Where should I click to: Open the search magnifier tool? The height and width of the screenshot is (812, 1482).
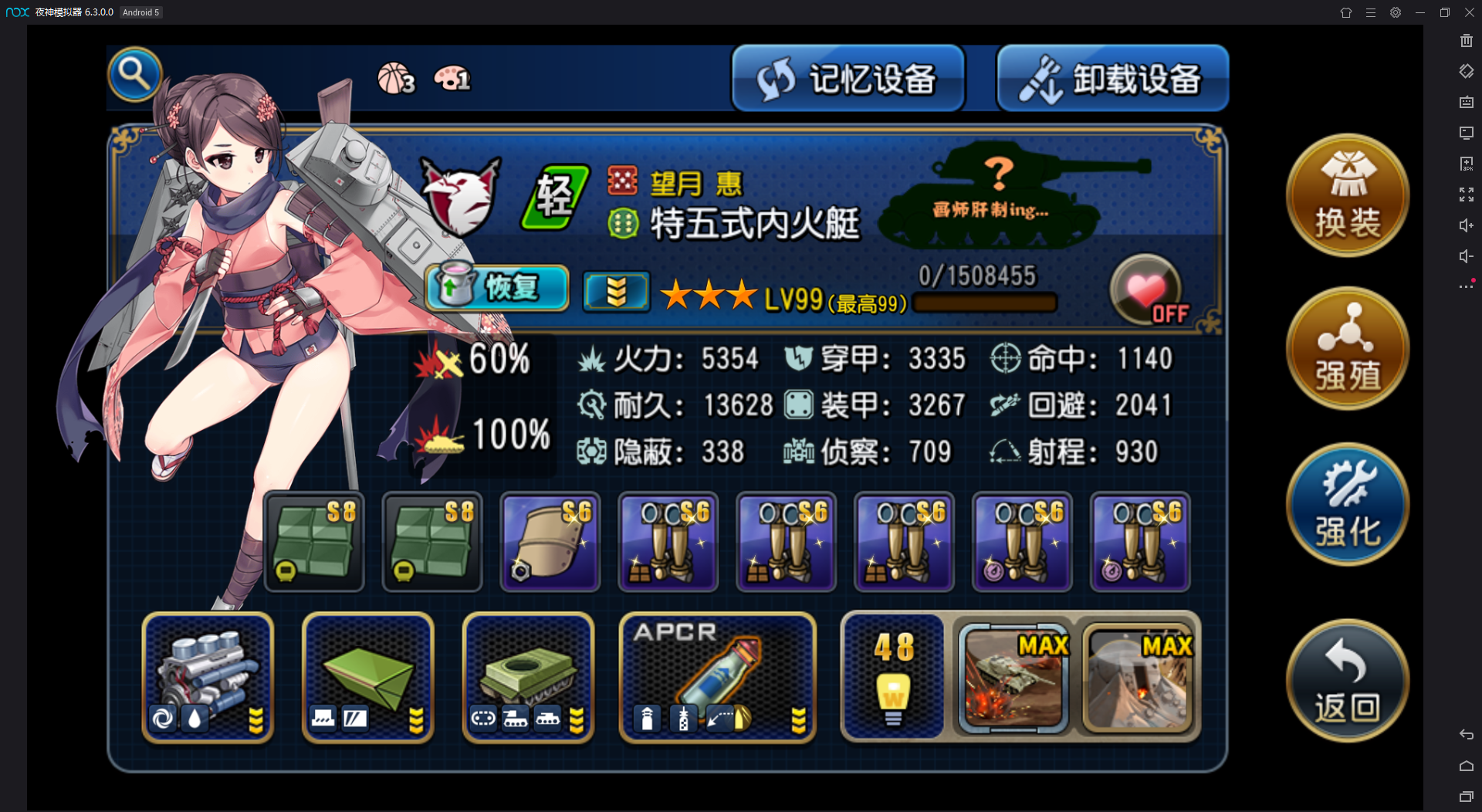[x=135, y=73]
